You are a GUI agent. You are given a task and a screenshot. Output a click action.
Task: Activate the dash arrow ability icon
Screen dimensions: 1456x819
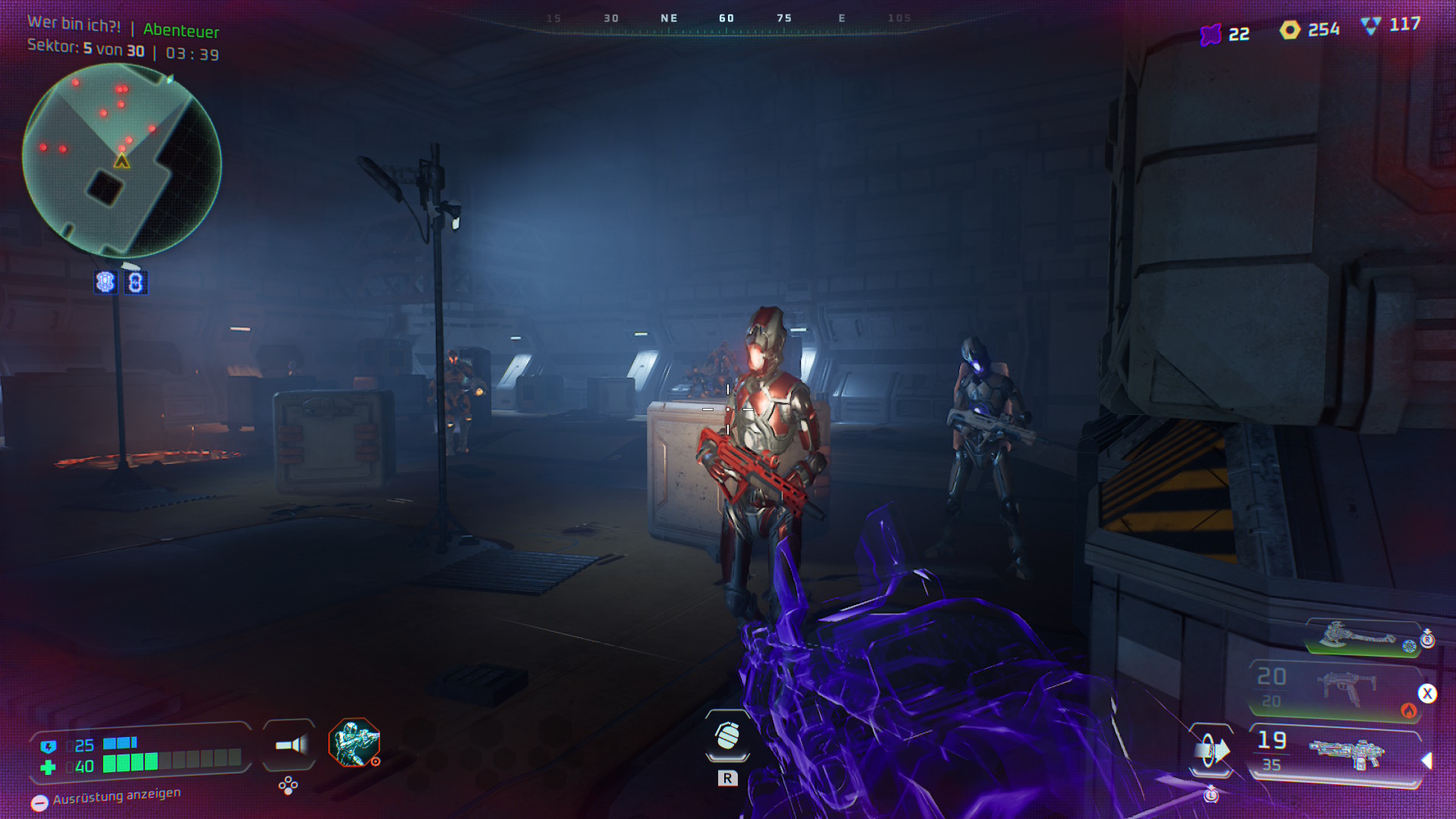pyautogui.click(x=1211, y=751)
